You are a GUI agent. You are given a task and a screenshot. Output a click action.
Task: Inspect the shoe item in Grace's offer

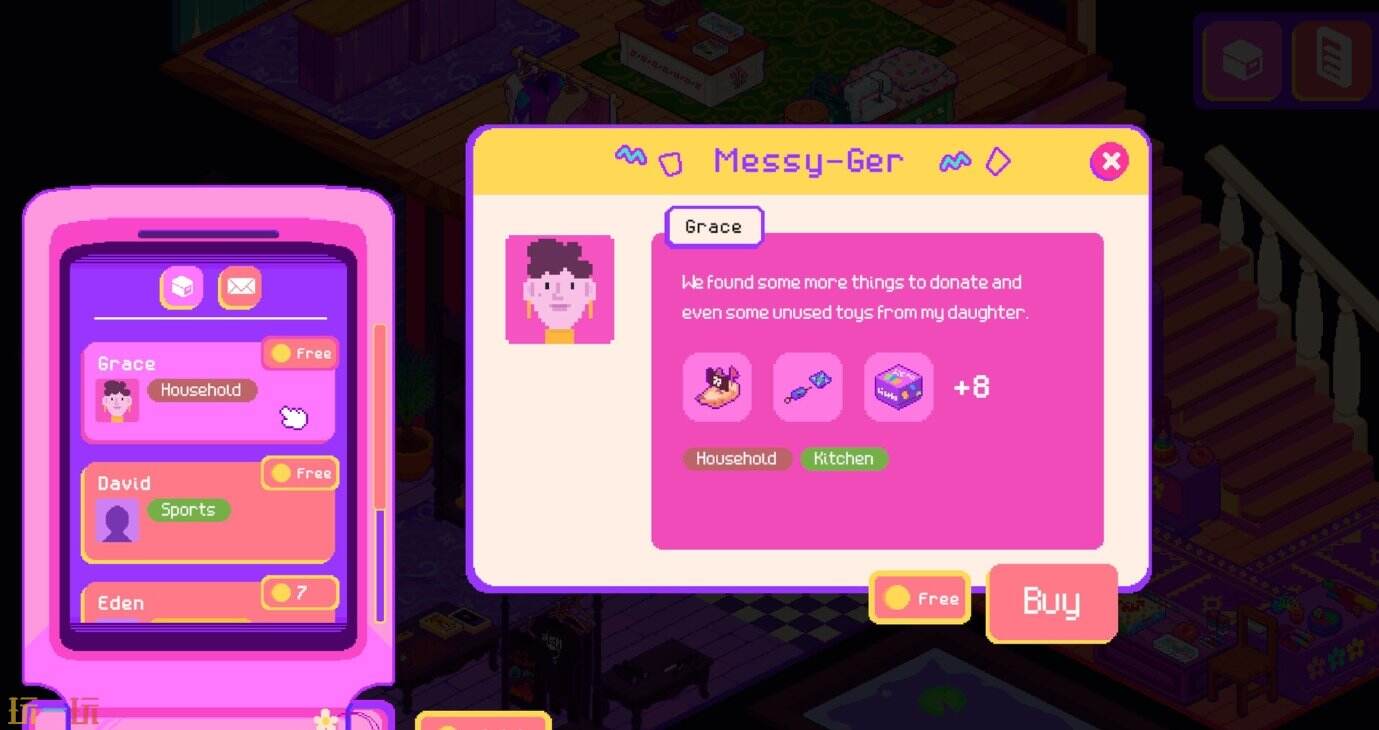(x=717, y=387)
